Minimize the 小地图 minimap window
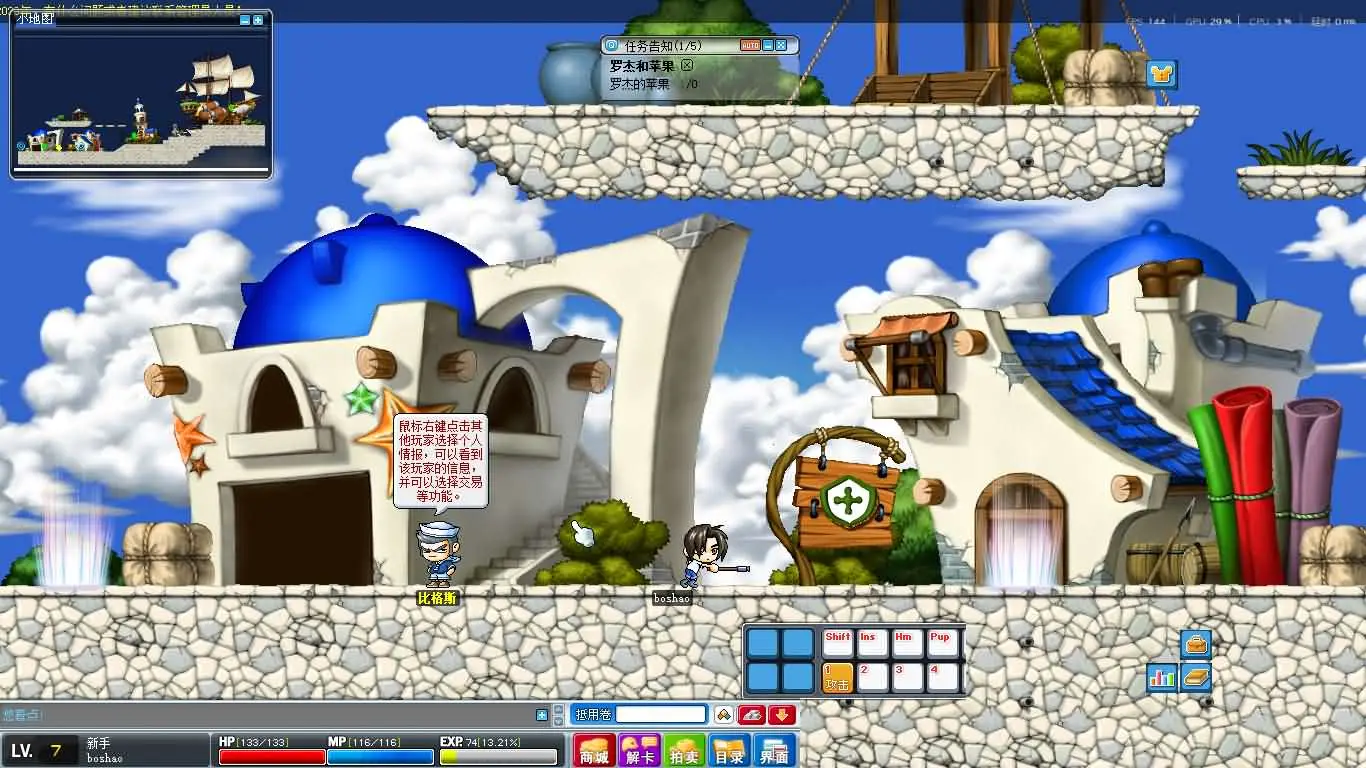This screenshot has height=768, width=1366. click(x=246, y=20)
